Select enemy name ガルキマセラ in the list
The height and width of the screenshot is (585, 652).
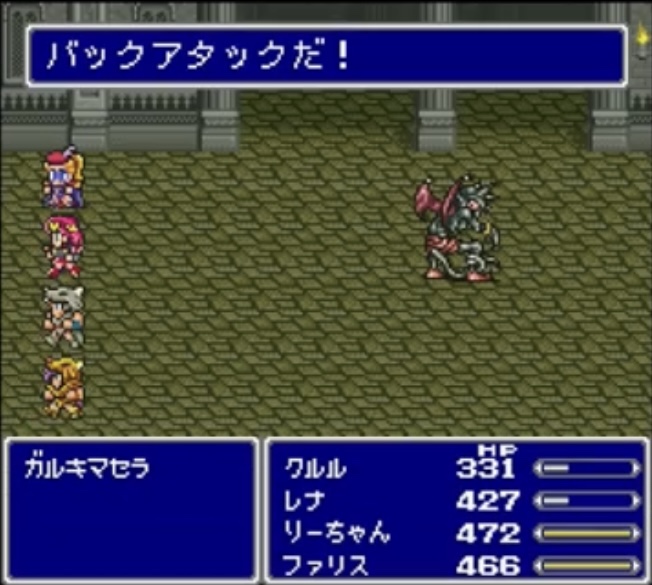85,468
